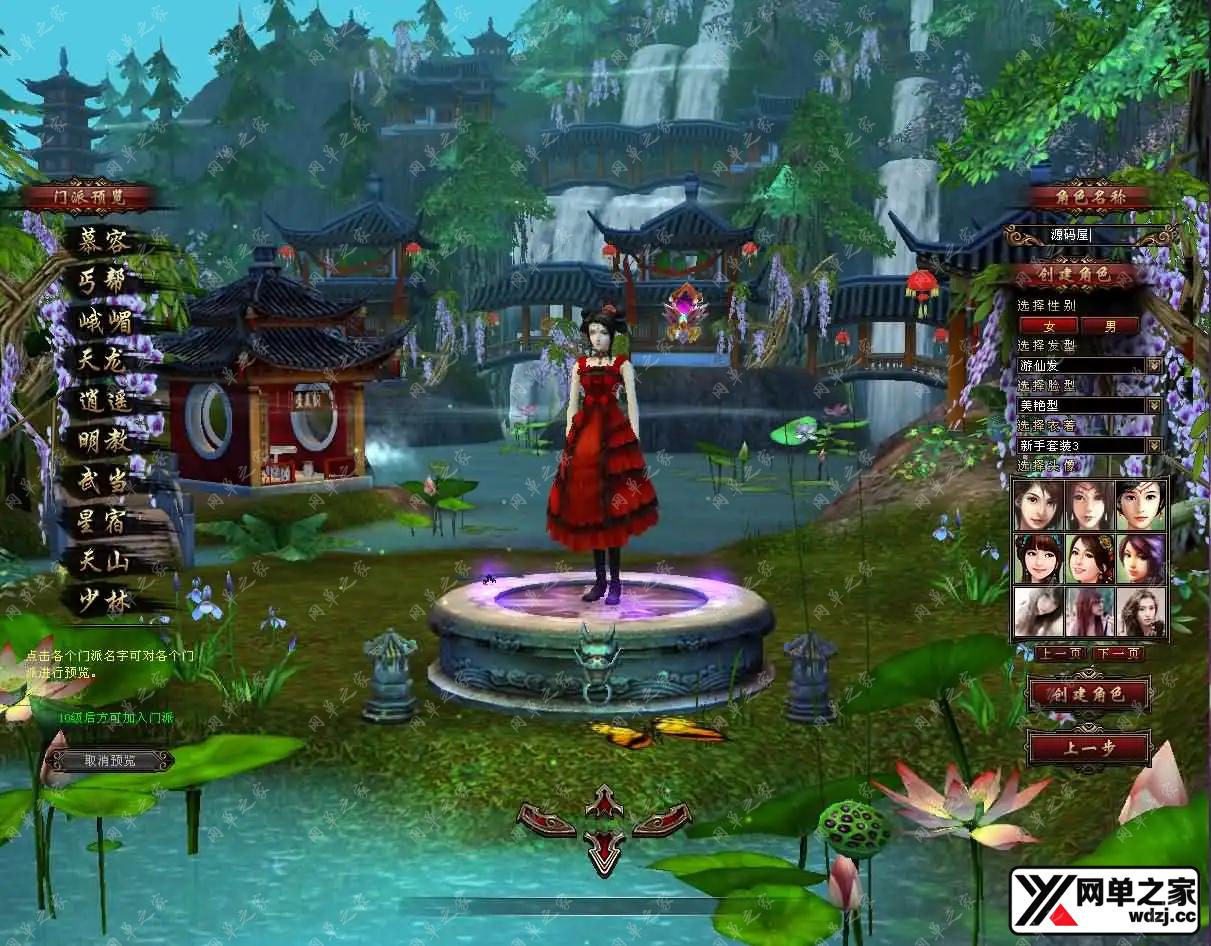Click the right-pointing character rotation arrow

click(662, 821)
